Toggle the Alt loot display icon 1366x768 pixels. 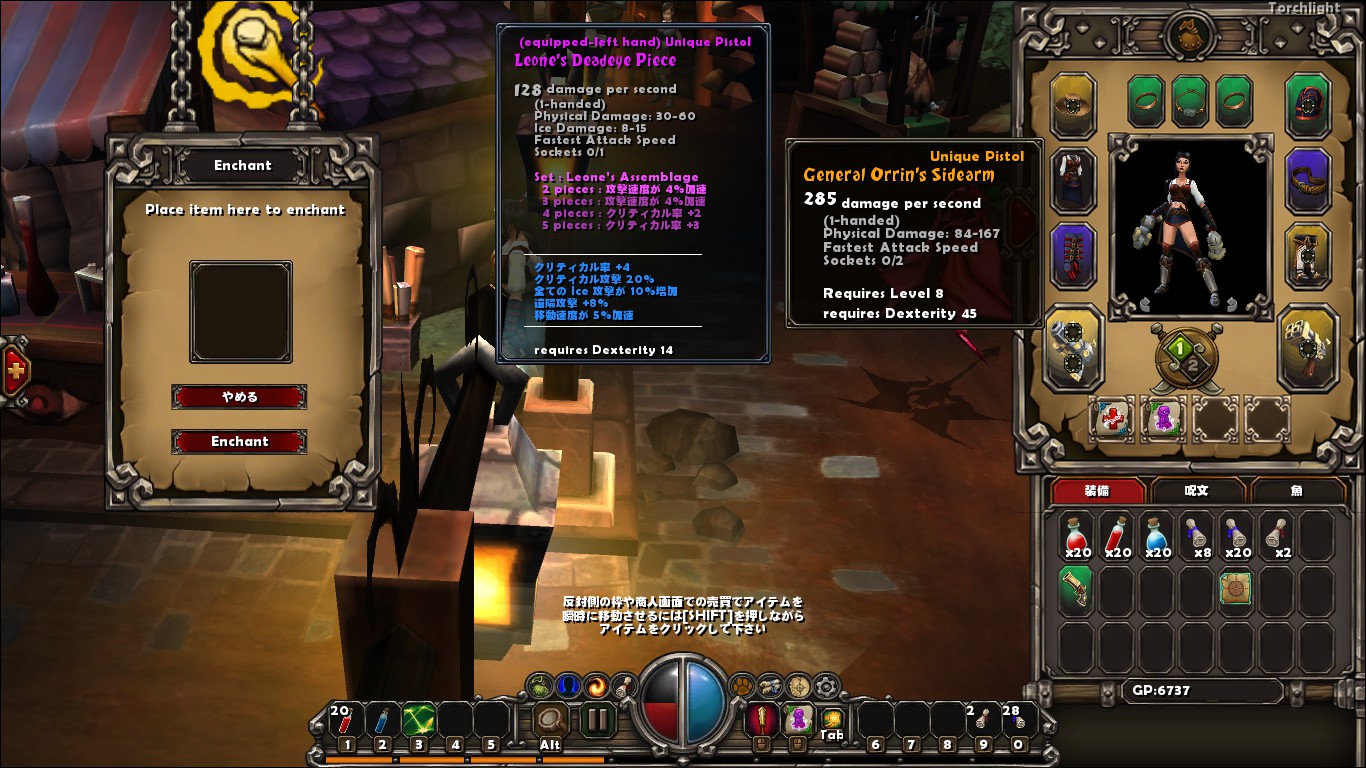(550, 720)
